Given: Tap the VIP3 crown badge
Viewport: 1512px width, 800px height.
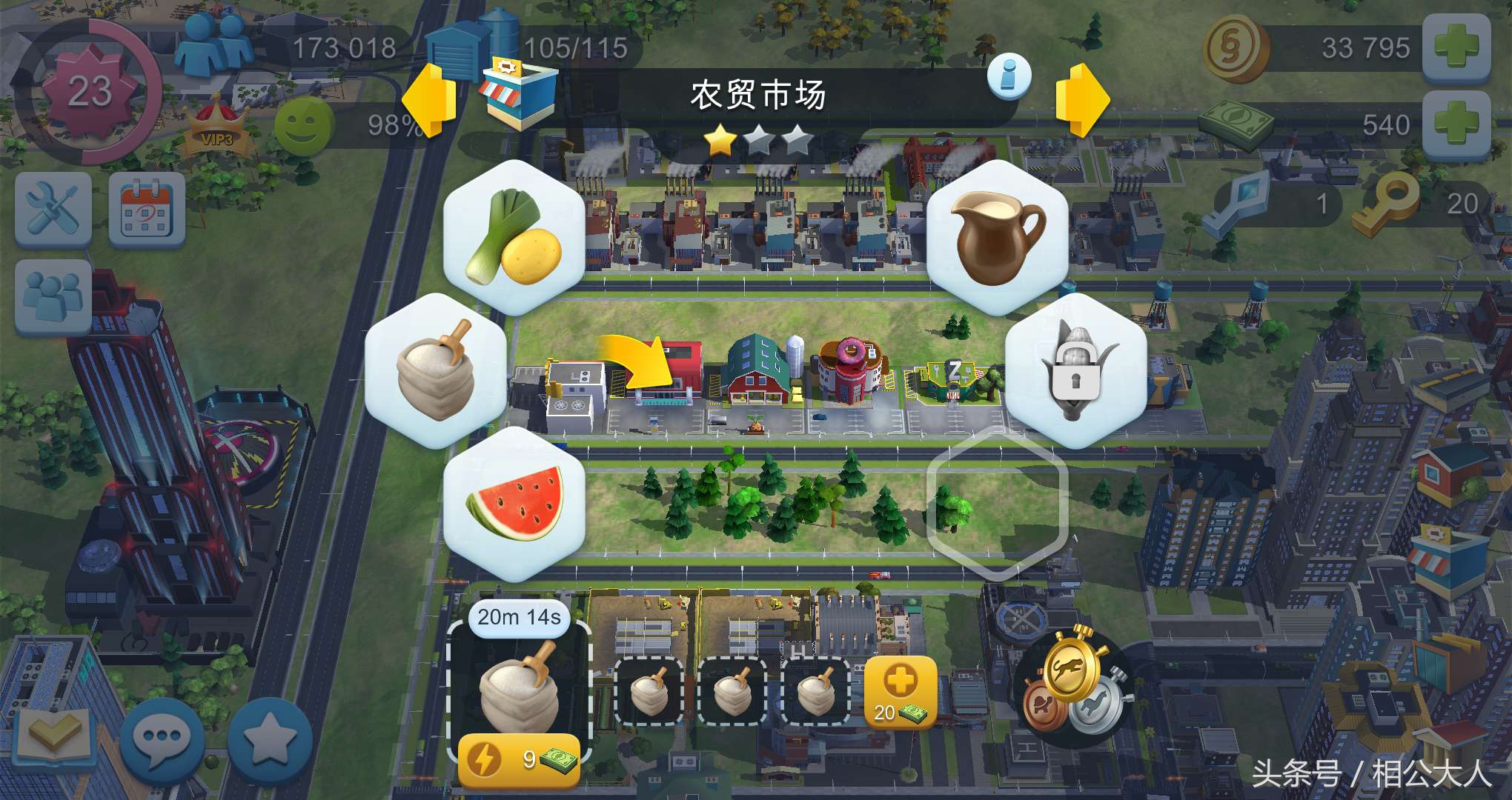Looking at the screenshot, I should tap(215, 122).
